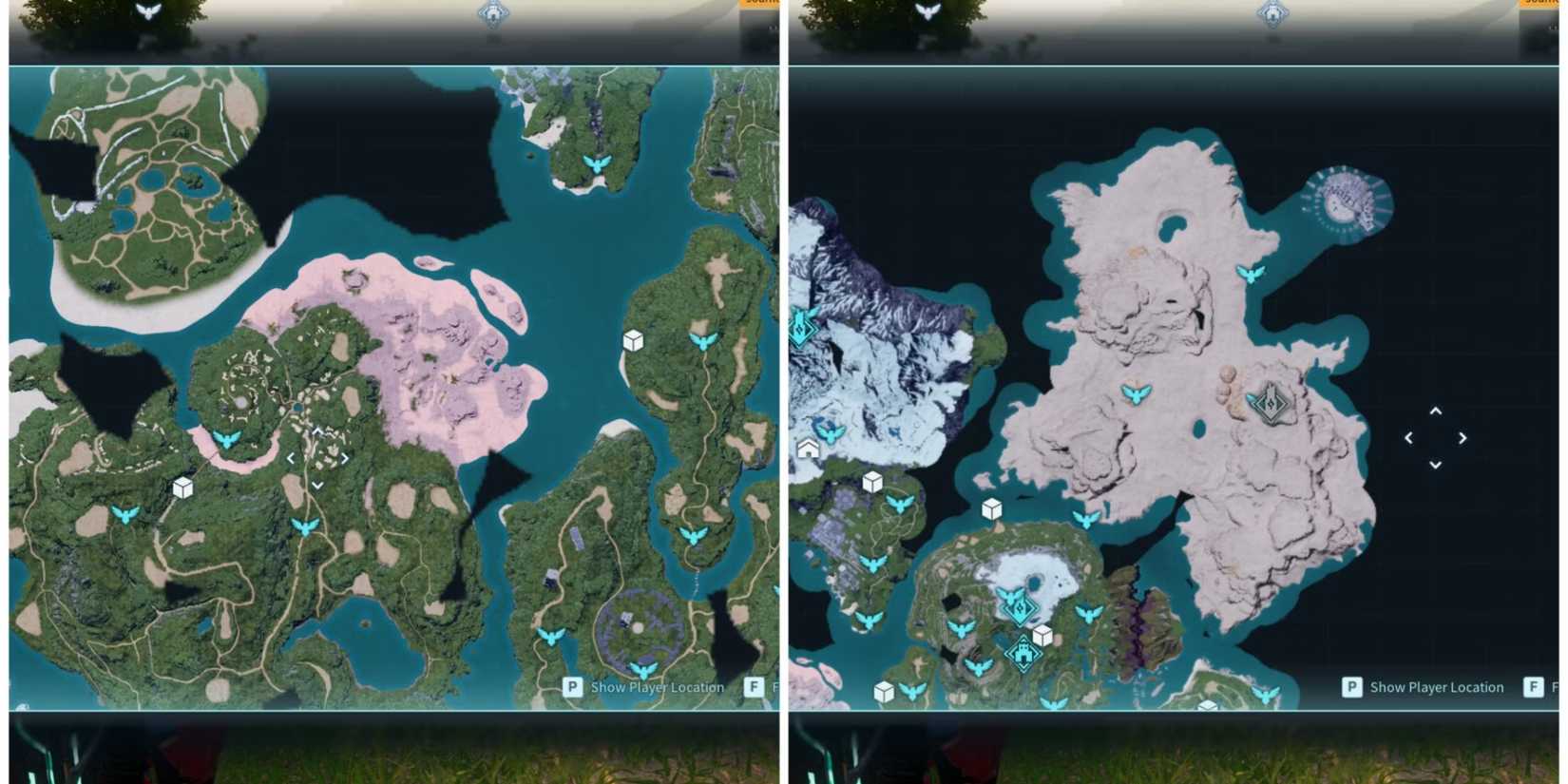This screenshot has width=1568, height=784.
Task: Click the treasure chest marker east of the pink island
Action: pyautogui.click(x=634, y=339)
